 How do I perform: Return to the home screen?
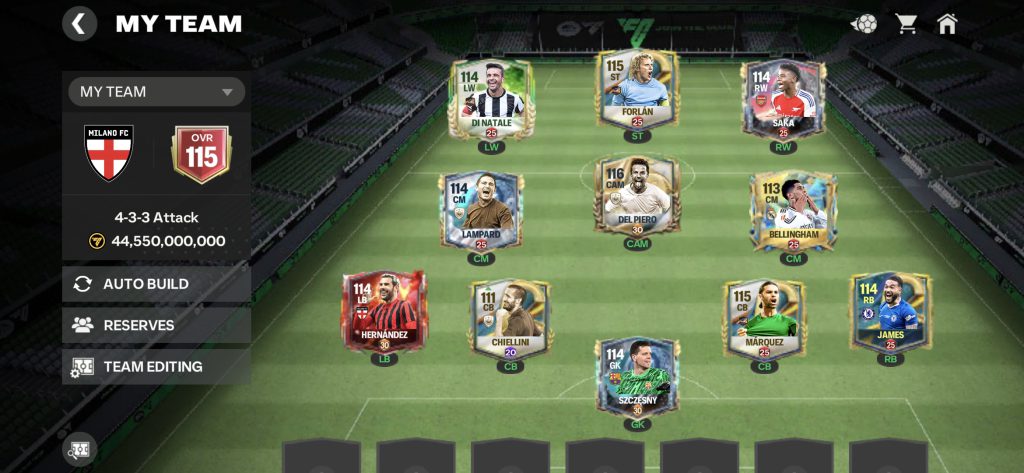[947, 23]
